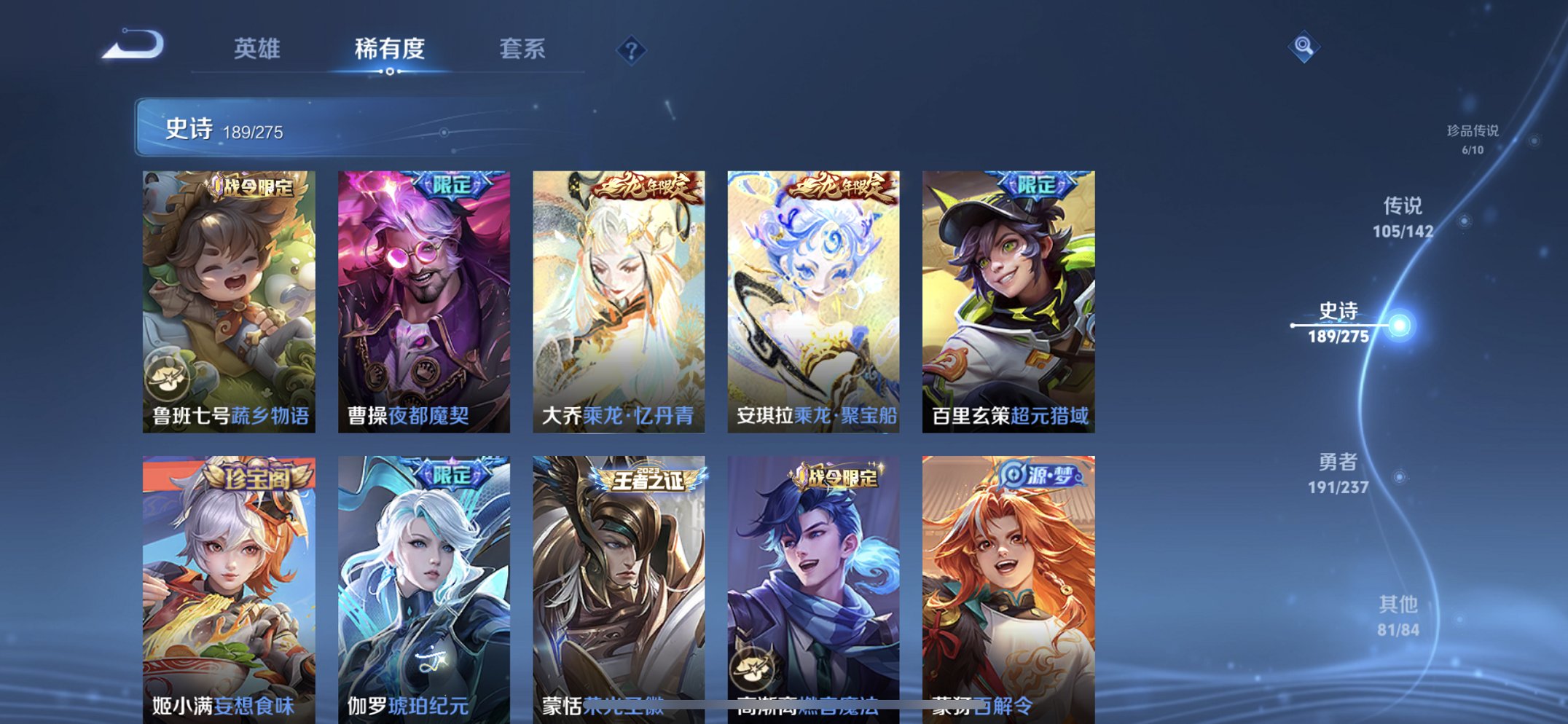Click the question mark help icon
The height and width of the screenshot is (724, 1568).
coord(632,50)
